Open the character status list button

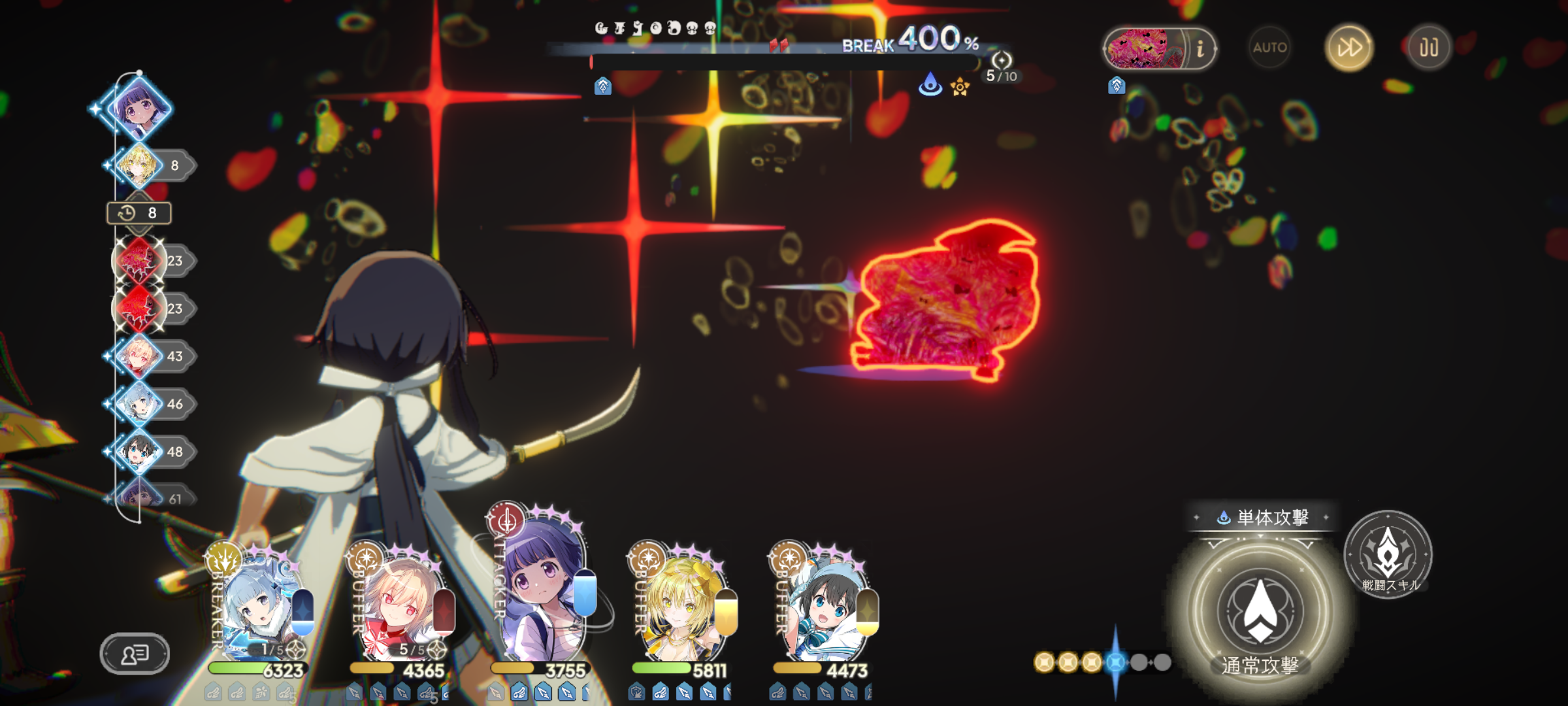135,653
